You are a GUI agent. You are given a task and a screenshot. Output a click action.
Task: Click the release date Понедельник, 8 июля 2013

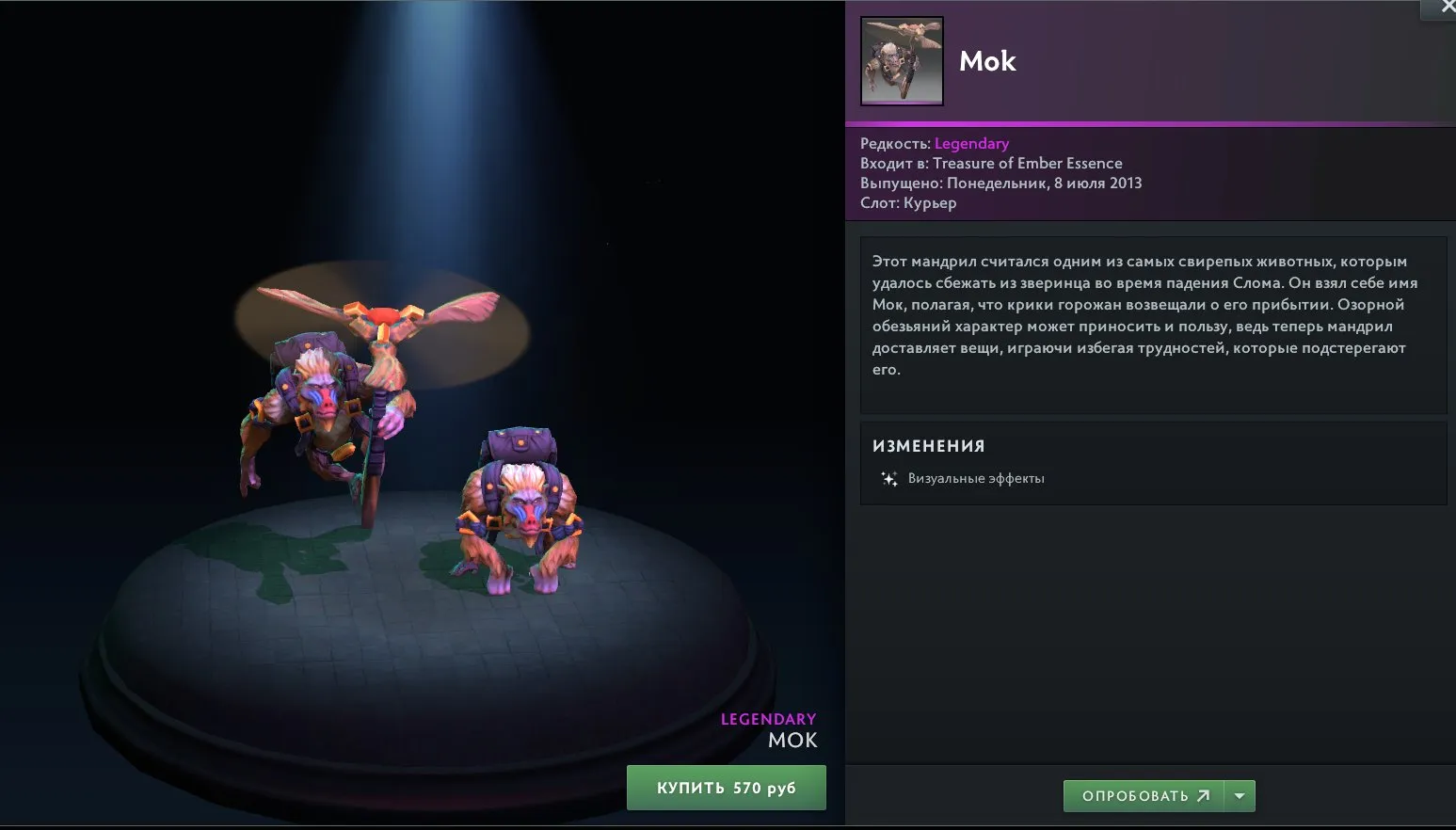1041,183
